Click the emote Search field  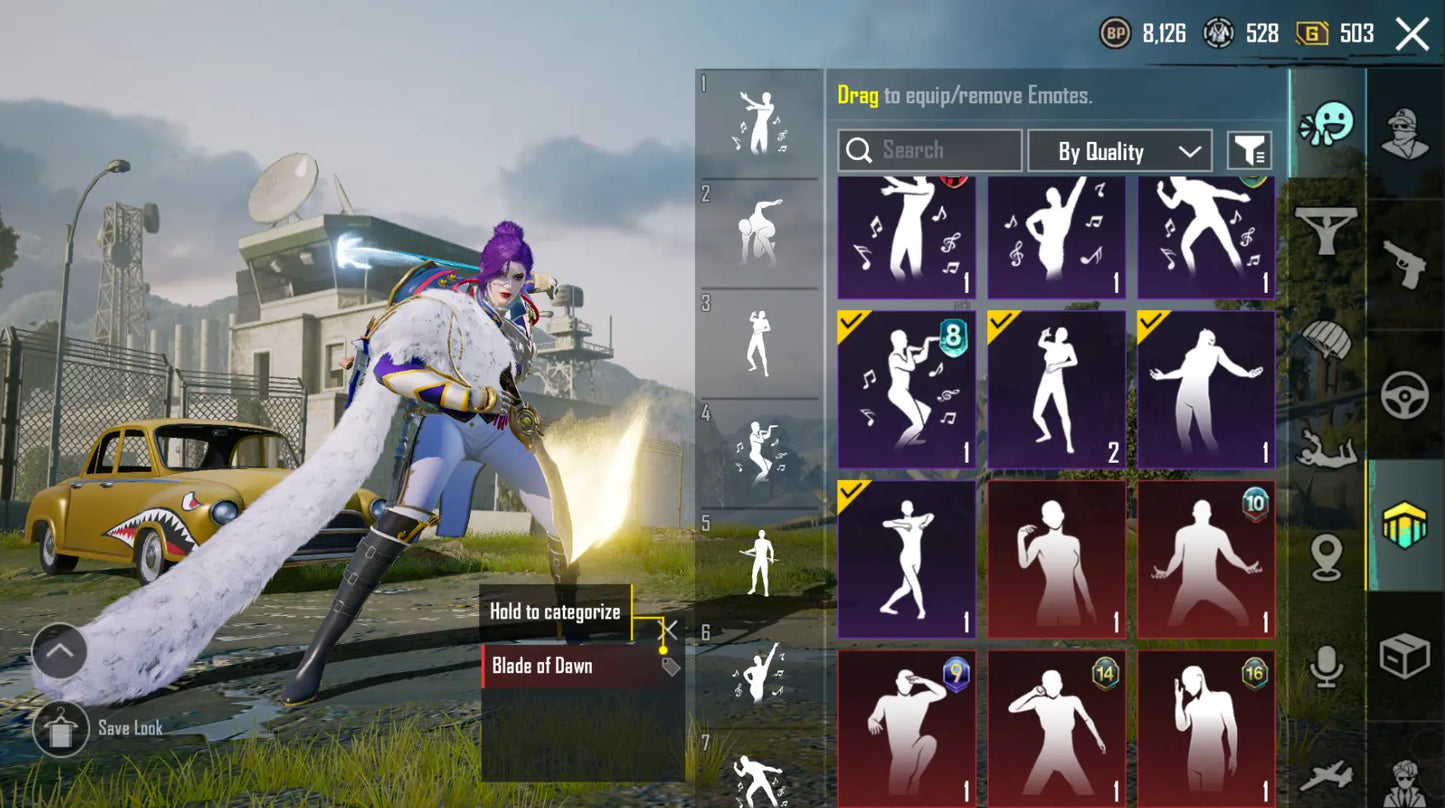tap(930, 151)
